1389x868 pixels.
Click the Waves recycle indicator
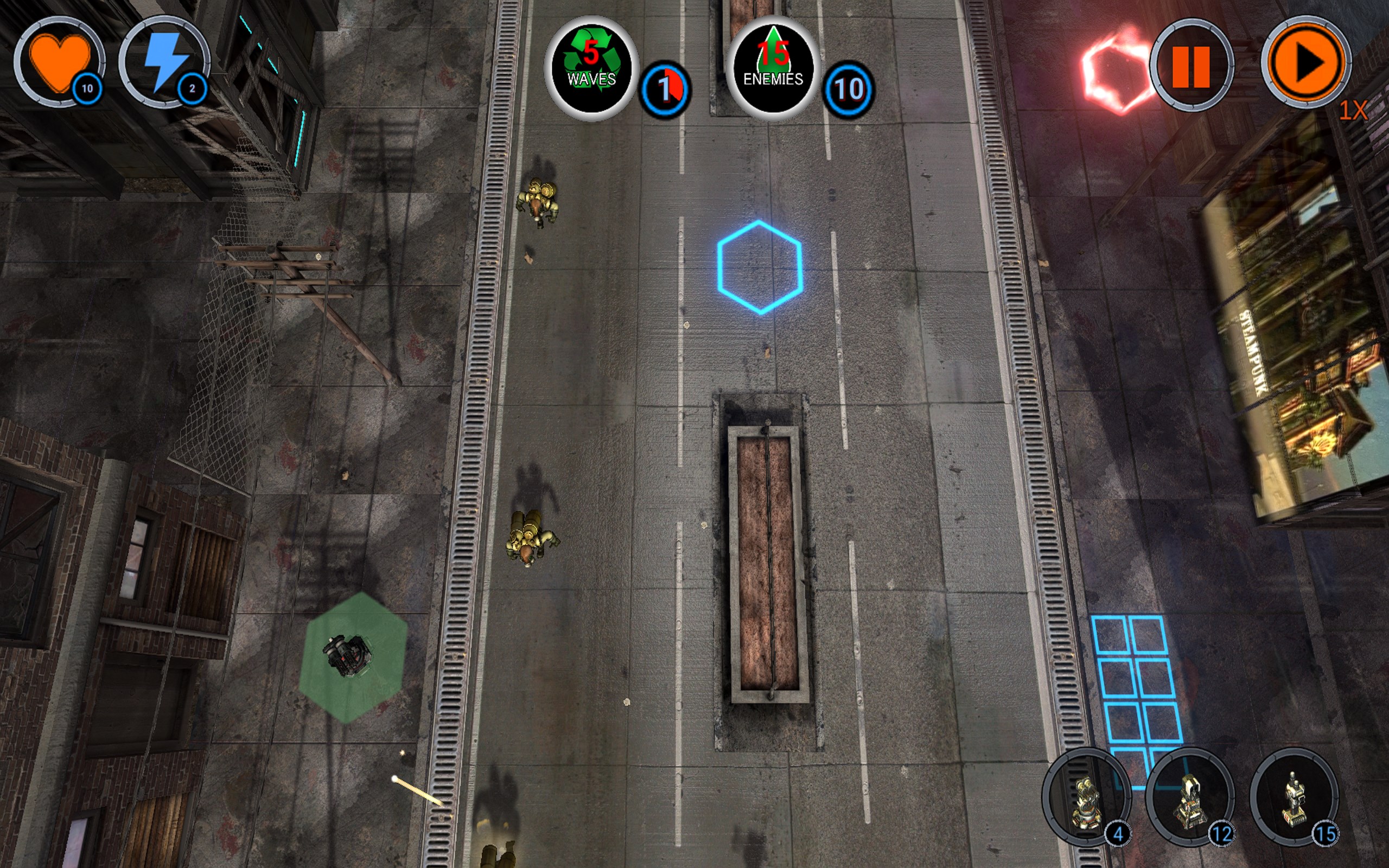point(591,68)
